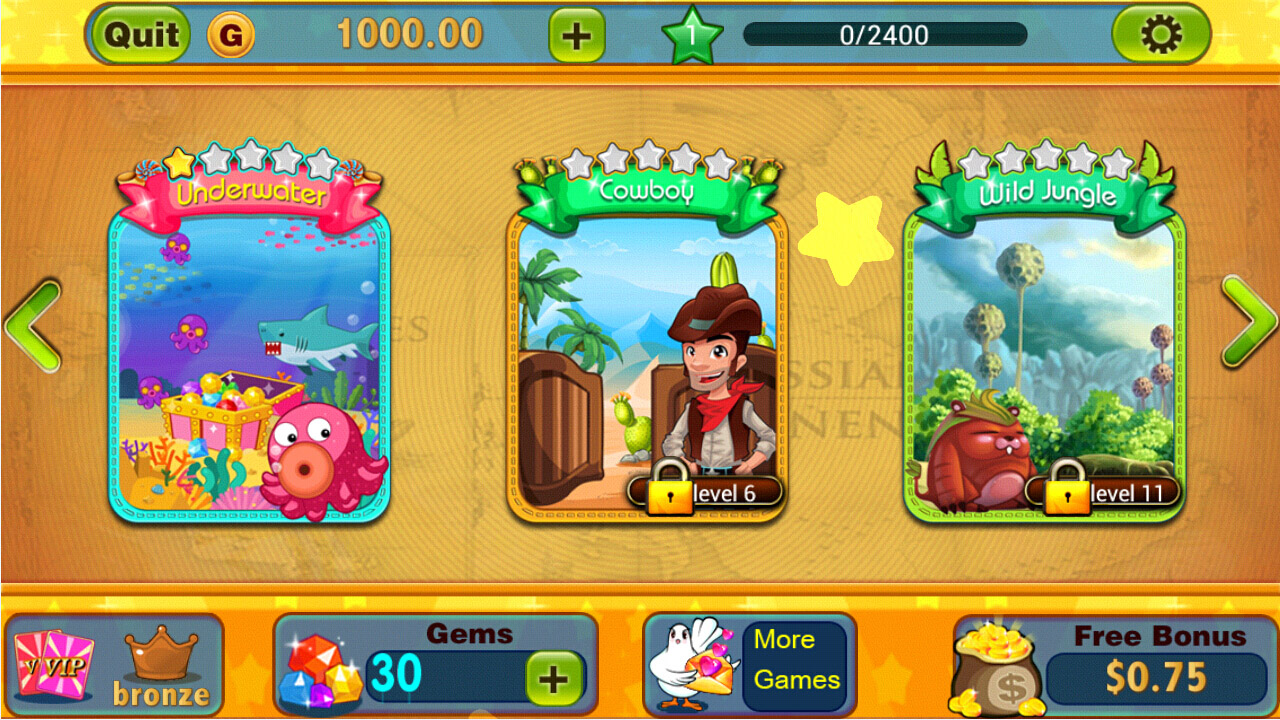The image size is (1280, 720).
Task: Select the Cowboy slot card
Action: (x=645, y=350)
